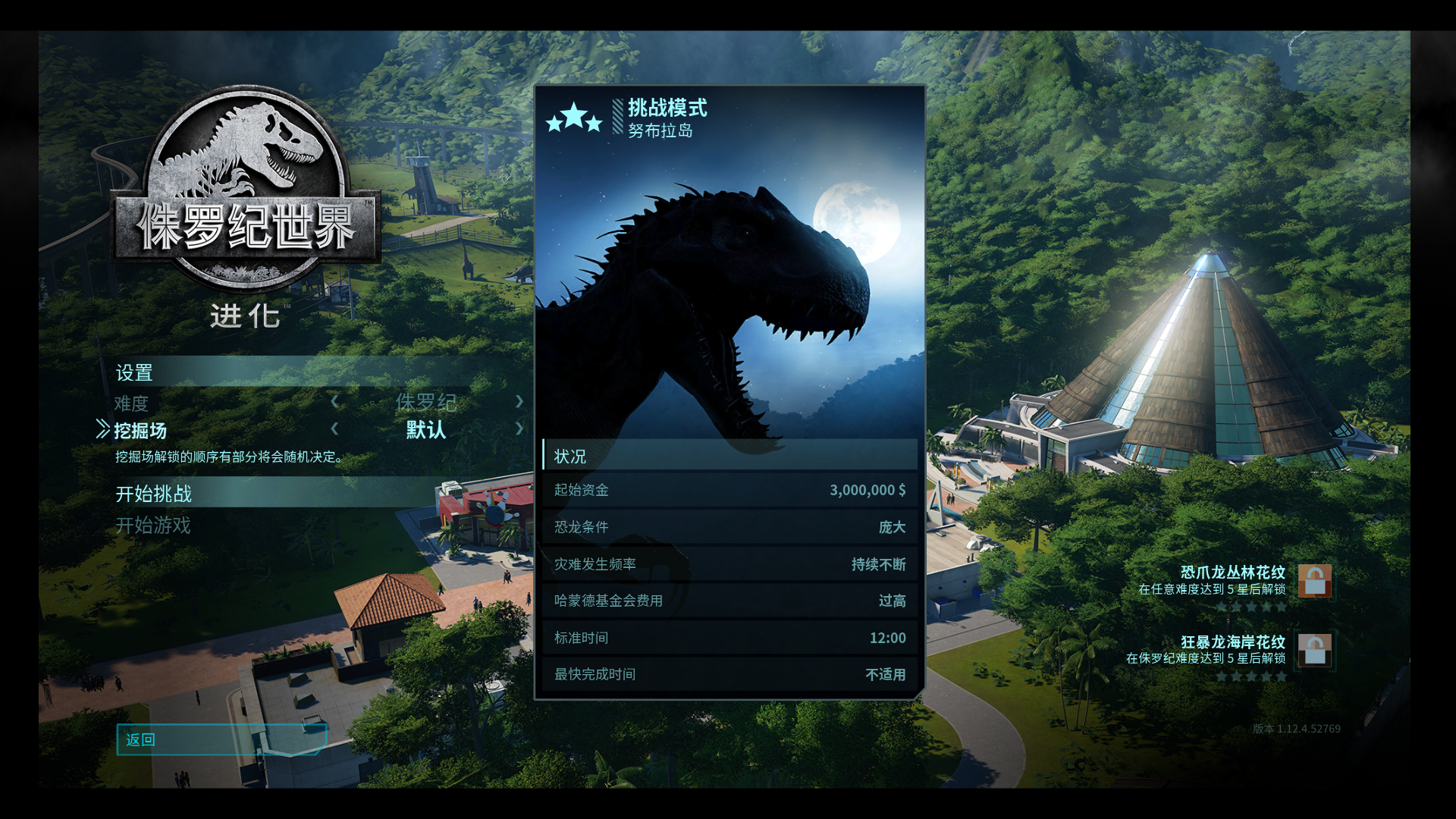Switch dig site option to next value
This screenshot has height=819, width=1456.
pyautogui.click(x=519, y=428)
